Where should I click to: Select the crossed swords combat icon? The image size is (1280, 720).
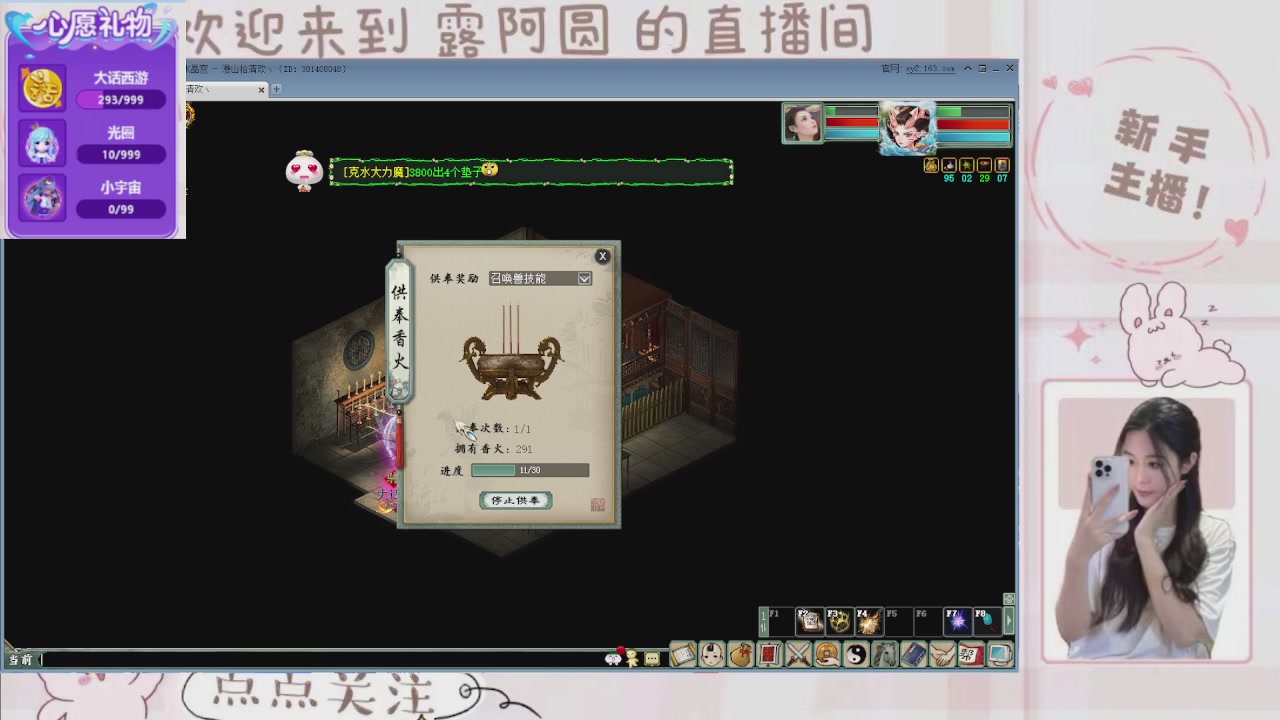point(797,656)
